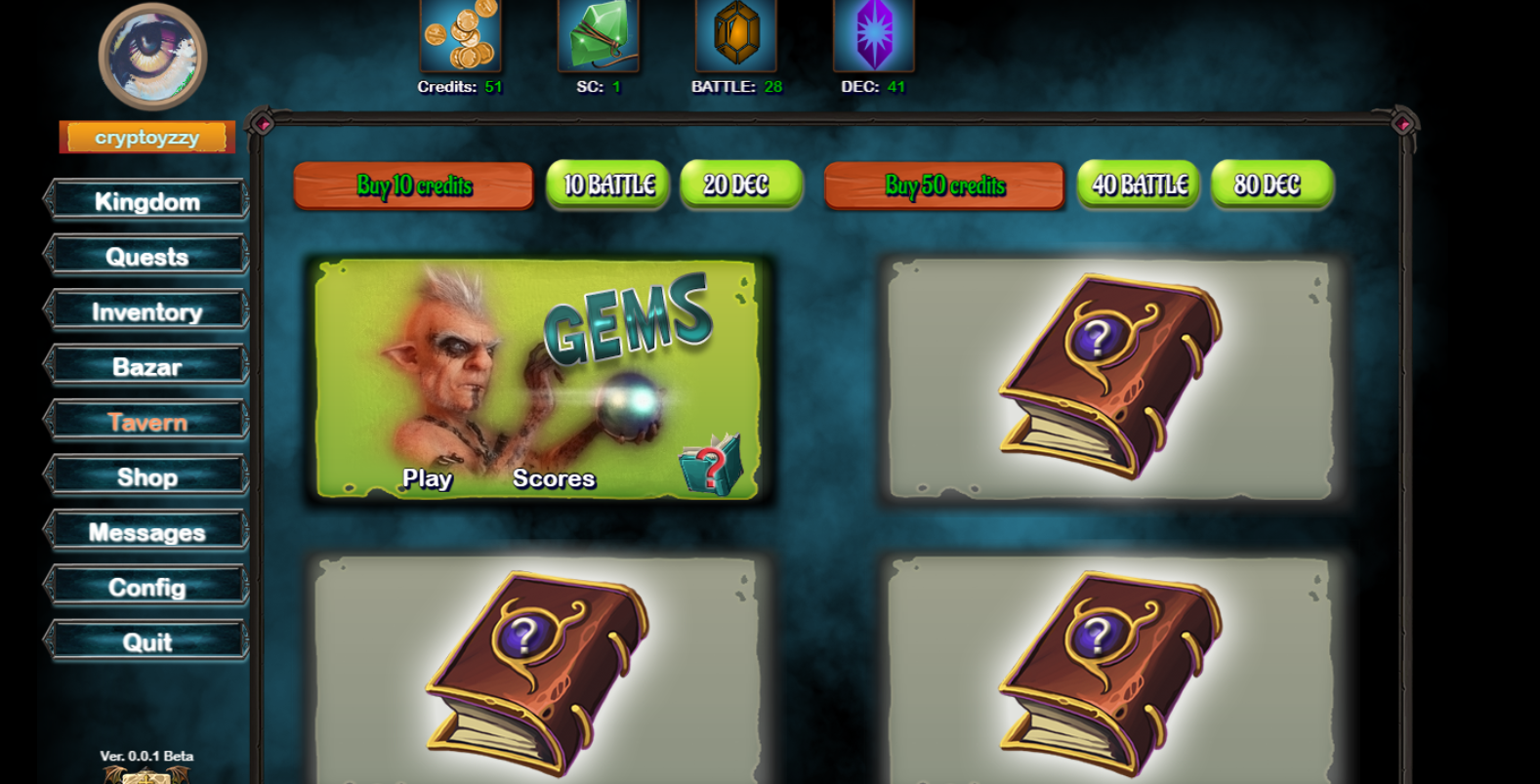The image size is (1540, 784).
Task: View Scores for the GEMS game
Action: coord(555,479)
